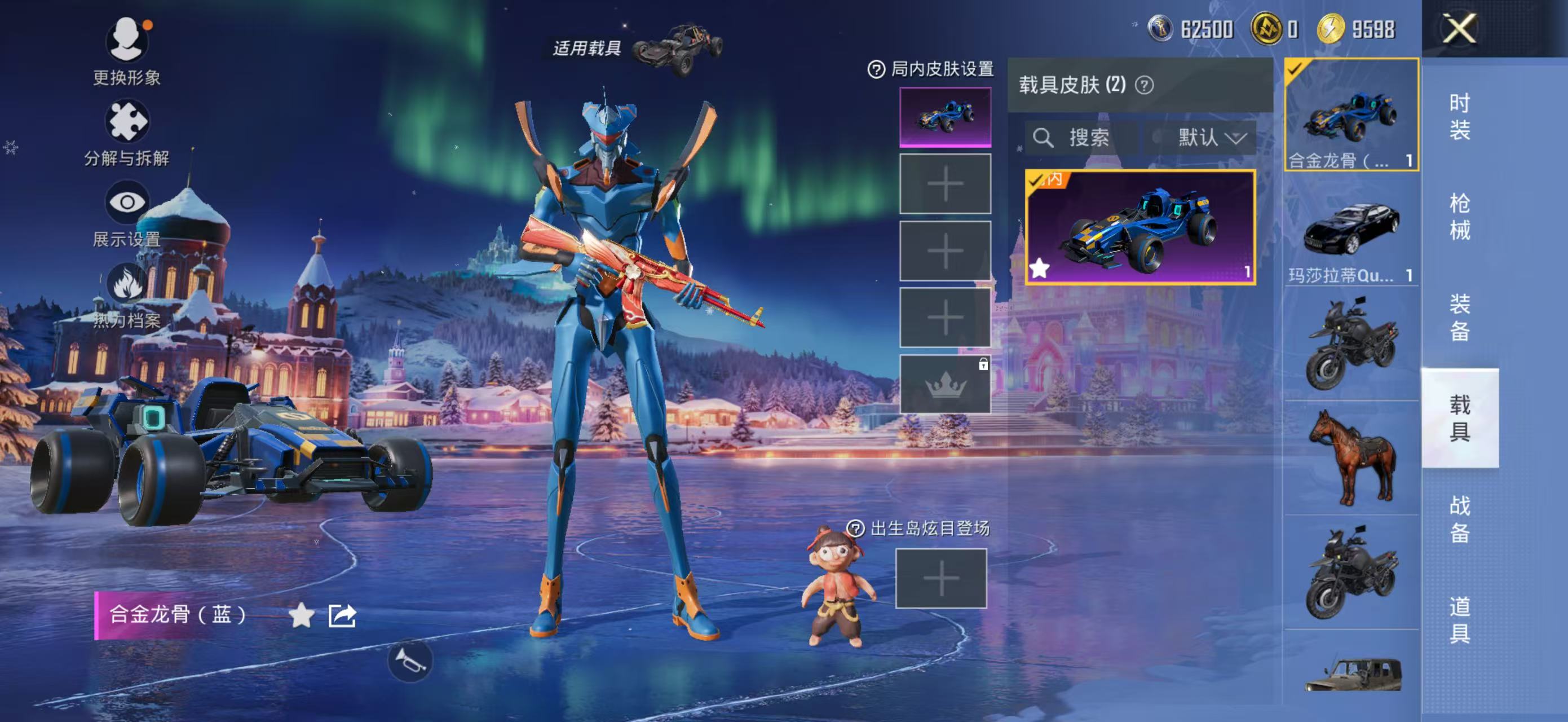This screenshot has height=722, width=1568.
Task: Switch to the 时装 tab
Action: coord(1460,117)
